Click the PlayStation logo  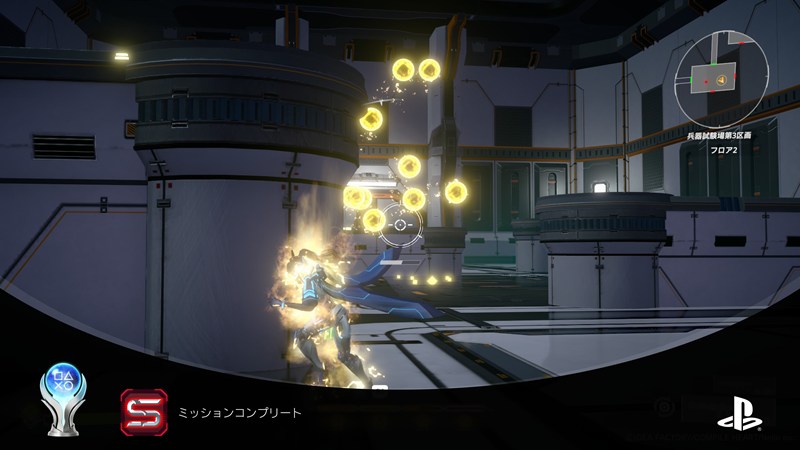[738, 412]
